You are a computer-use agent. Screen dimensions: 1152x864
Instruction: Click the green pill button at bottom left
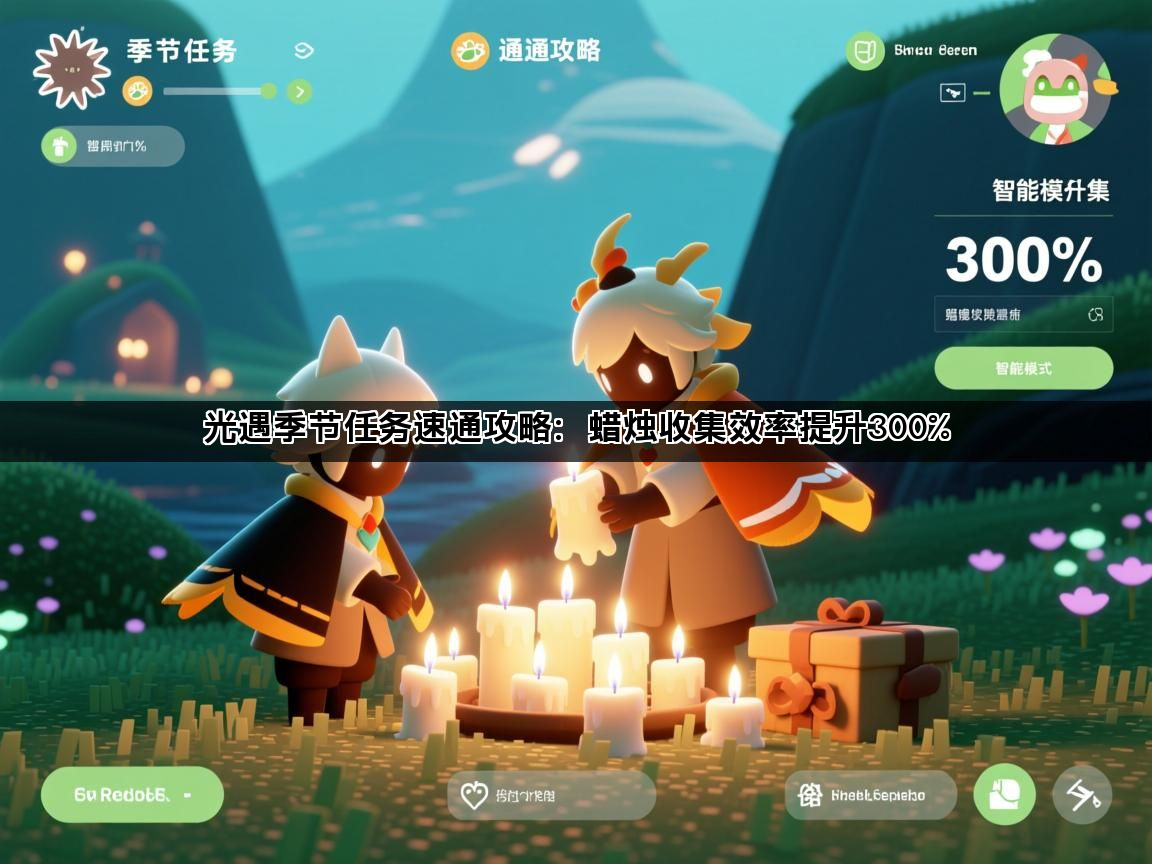pos(132,795)
